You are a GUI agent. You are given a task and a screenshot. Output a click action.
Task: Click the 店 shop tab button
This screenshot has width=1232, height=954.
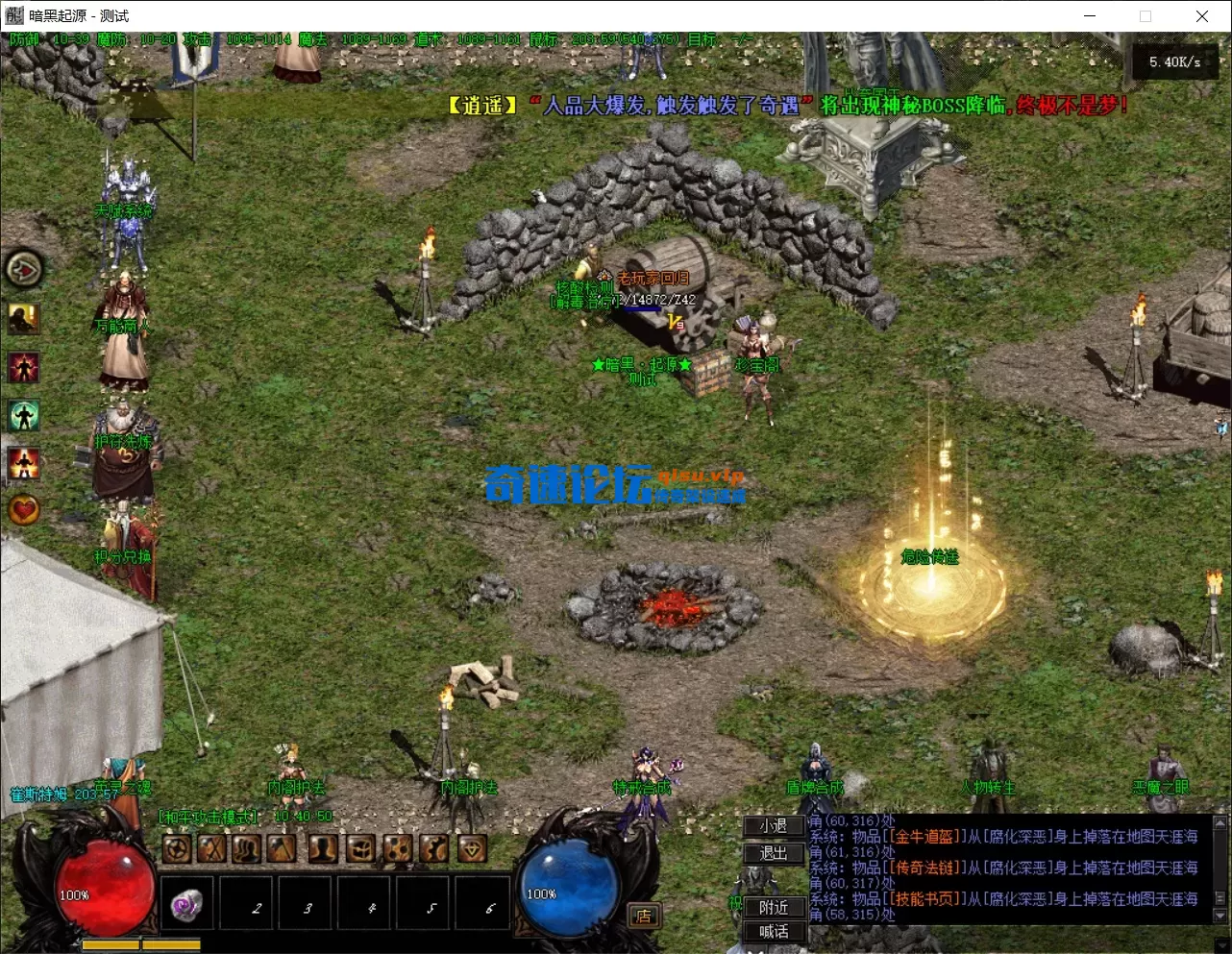point(643,916)
